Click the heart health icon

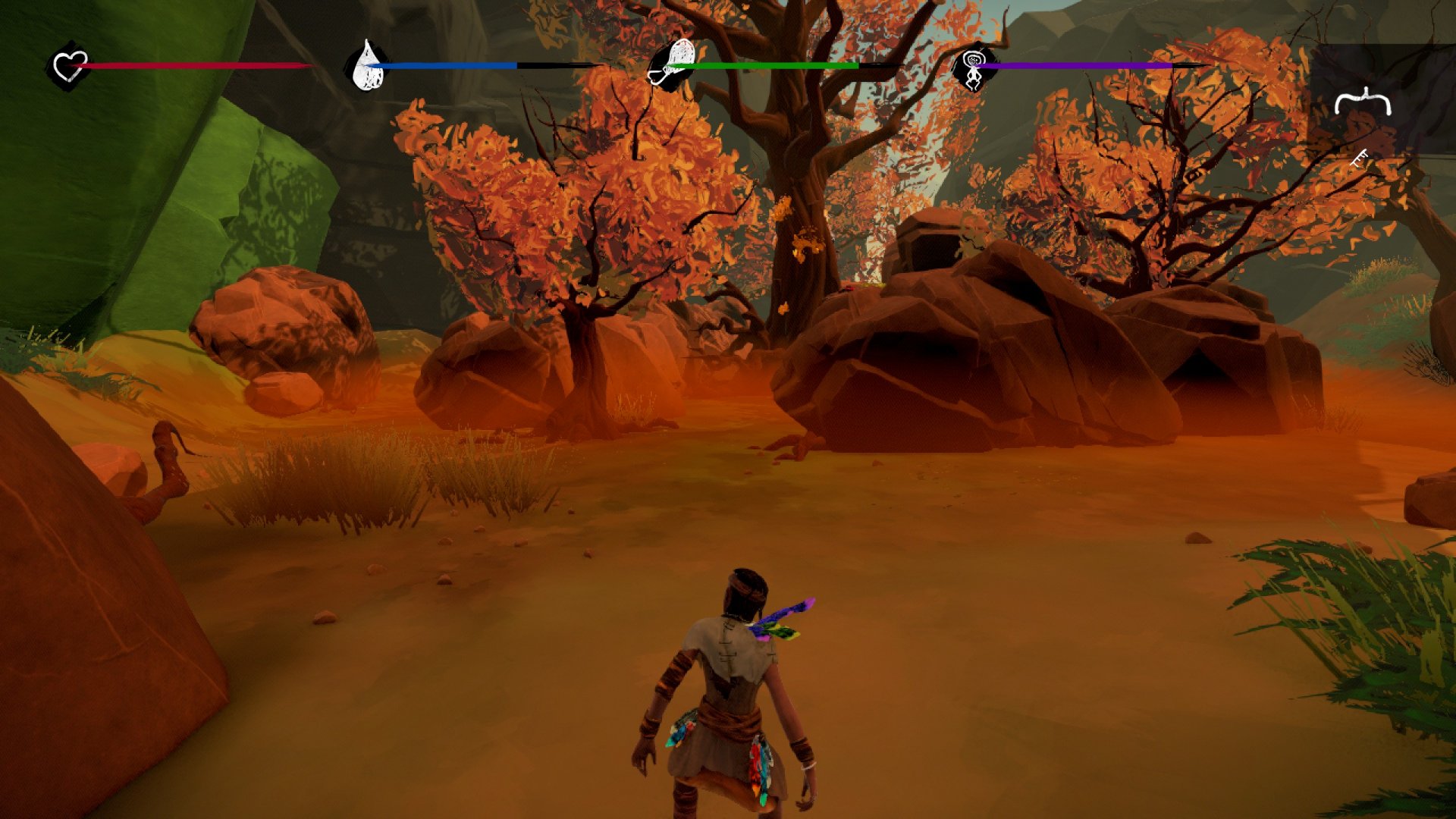70,66
